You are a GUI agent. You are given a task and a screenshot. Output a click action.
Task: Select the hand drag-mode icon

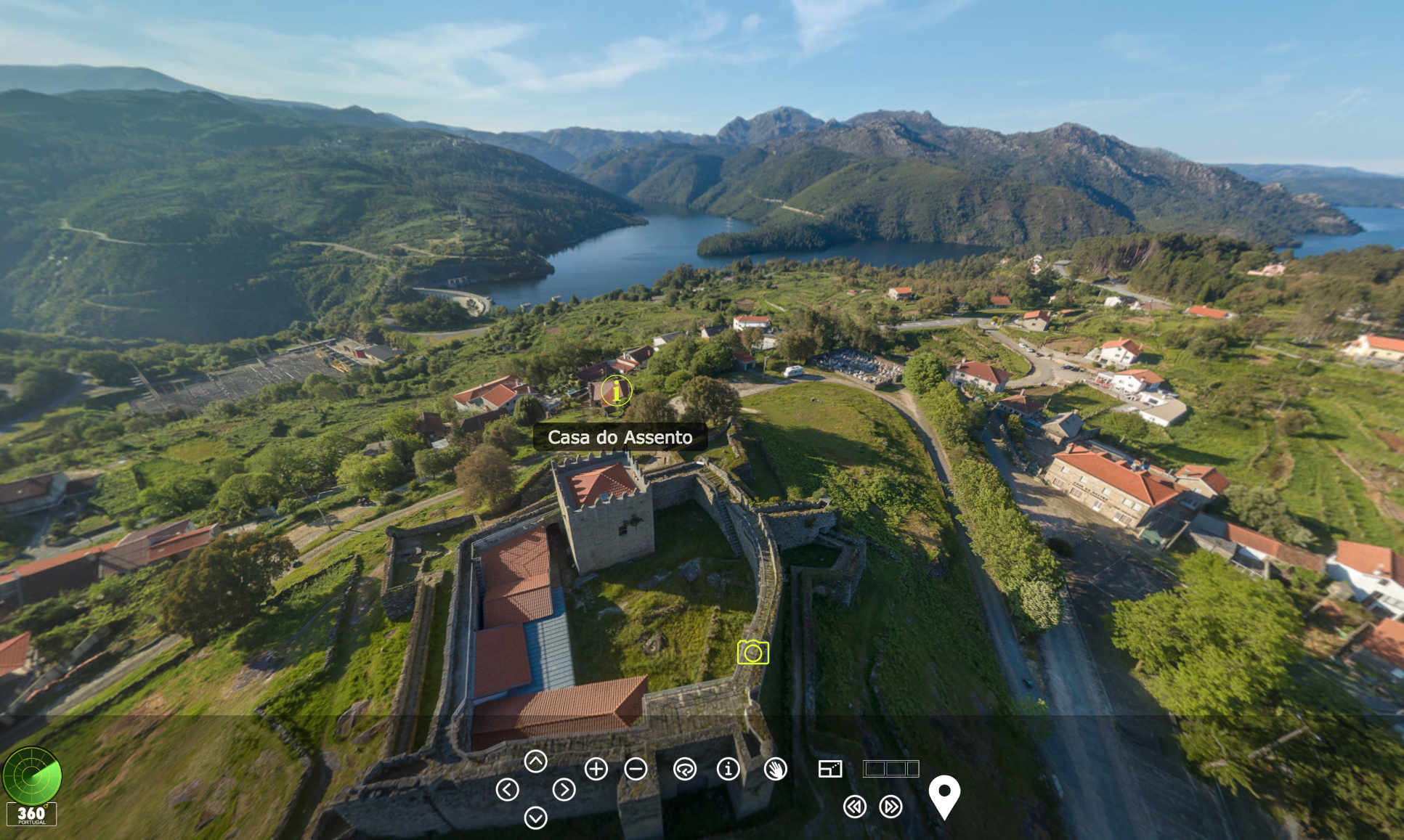pyautogui.click(x=776, y=770)
